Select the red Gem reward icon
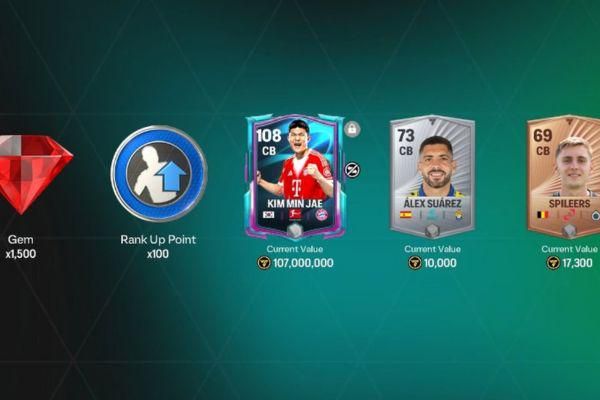 [x=32, y=174]
